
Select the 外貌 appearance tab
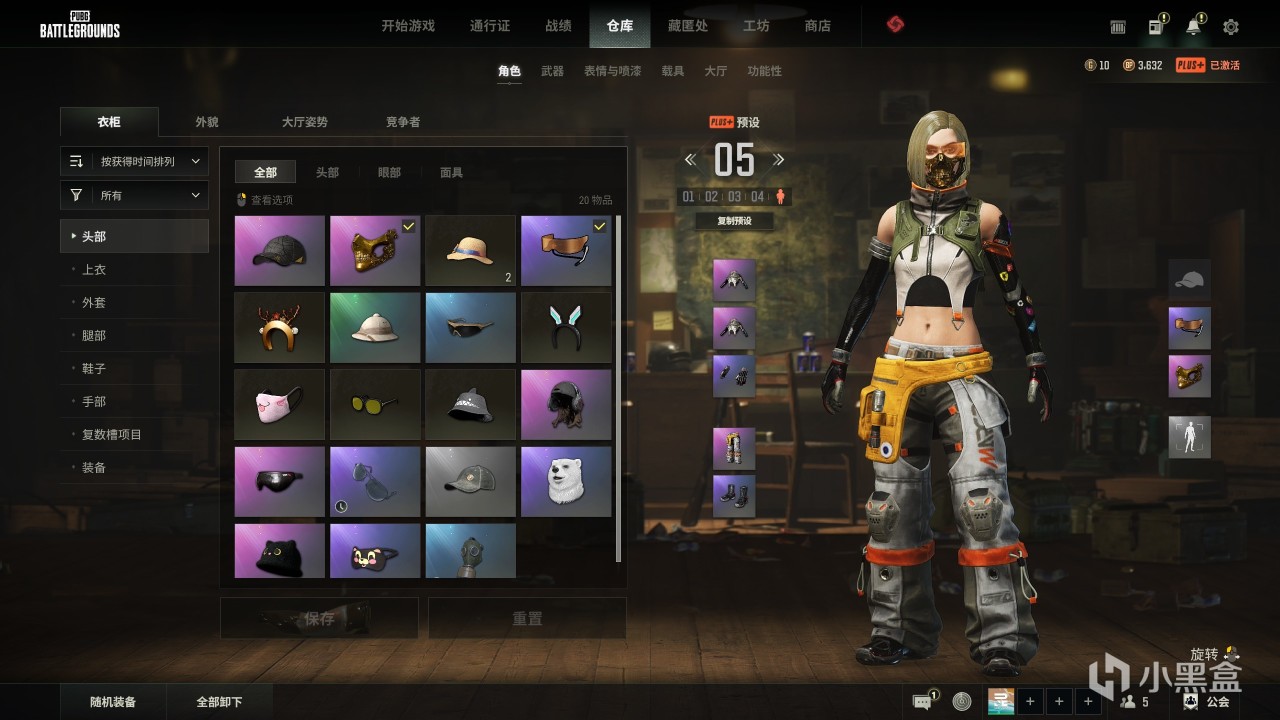[207, 122]
